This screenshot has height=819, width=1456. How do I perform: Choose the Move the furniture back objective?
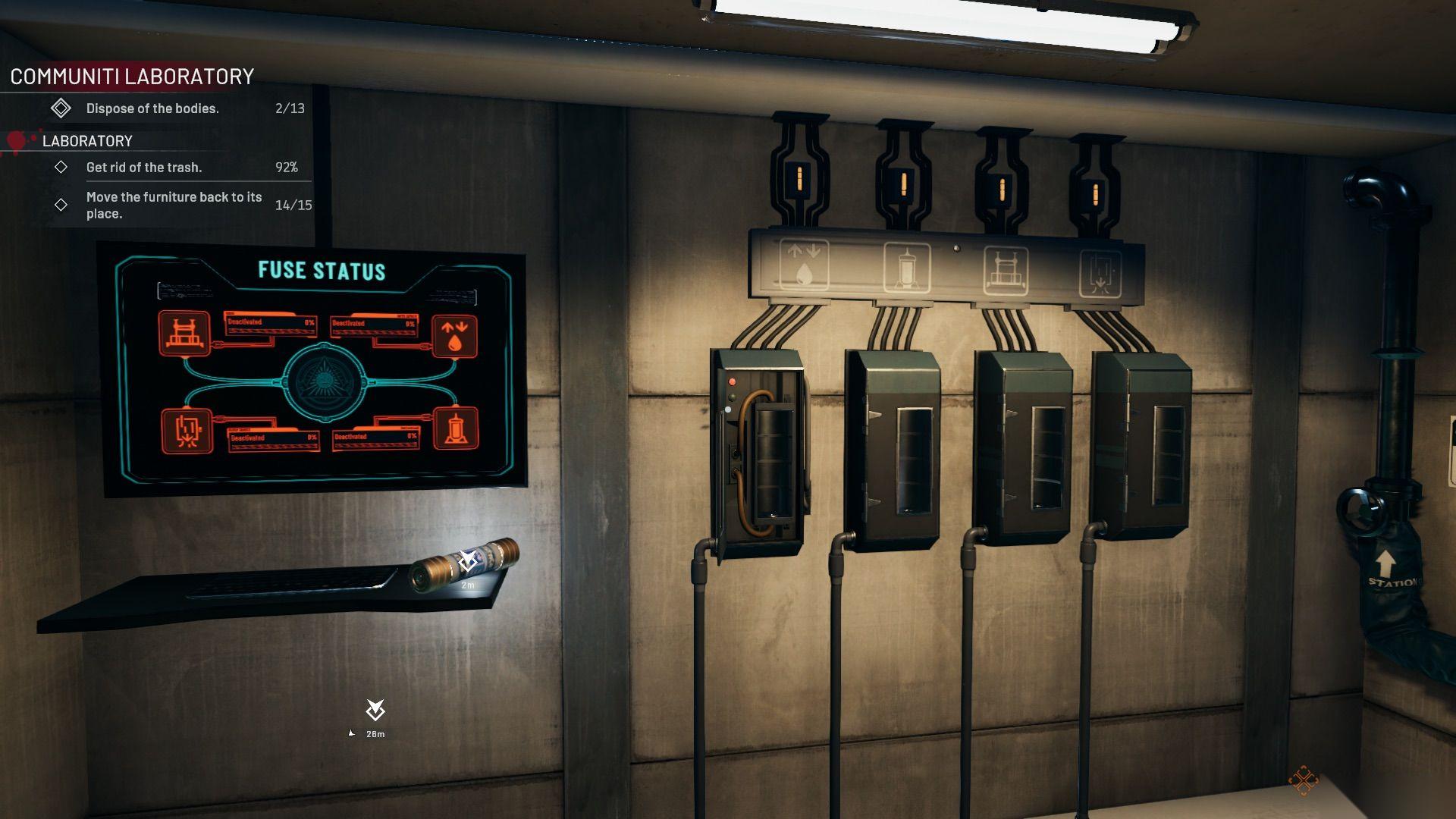click(174, 205)
